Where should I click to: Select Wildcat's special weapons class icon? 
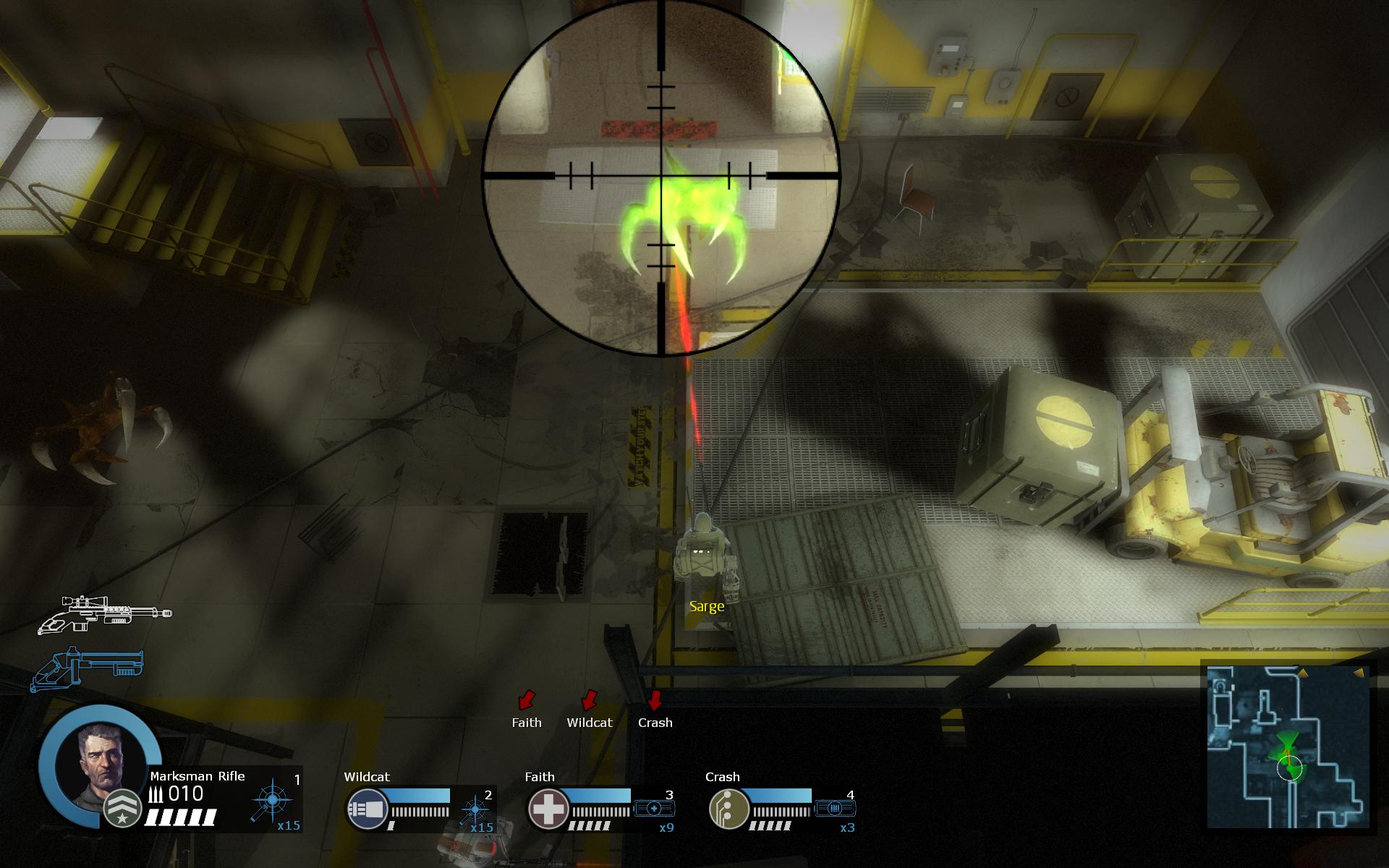click(x=362, y=808)
